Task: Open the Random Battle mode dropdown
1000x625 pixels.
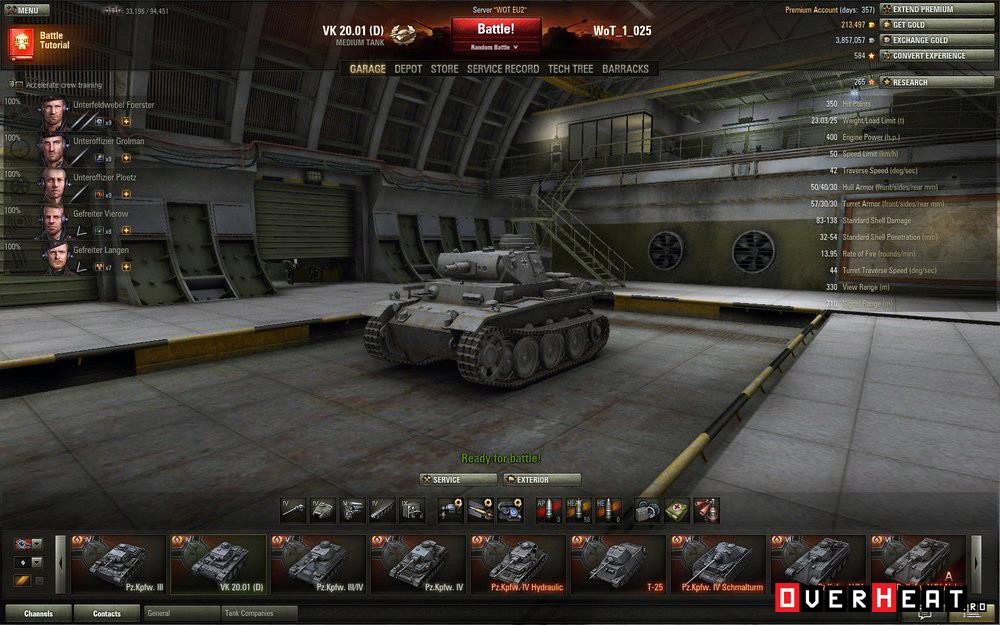Action: coord(496,47)
